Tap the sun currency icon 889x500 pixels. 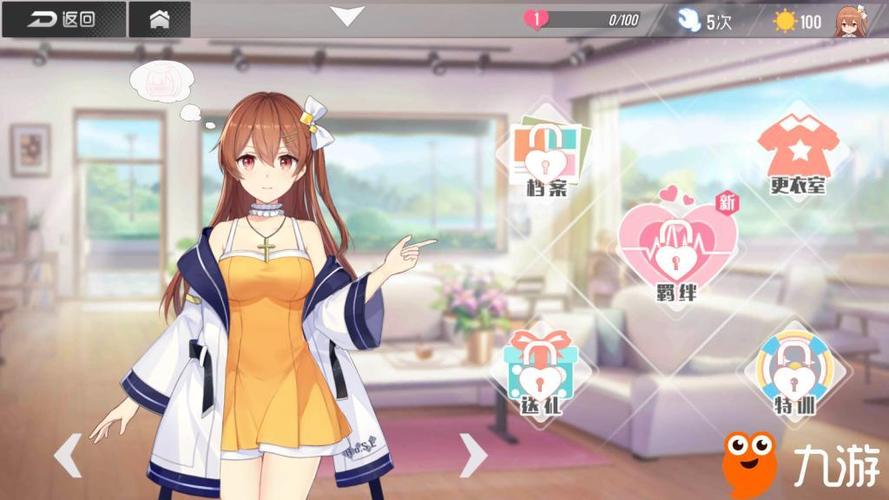[x=785, y=20]
